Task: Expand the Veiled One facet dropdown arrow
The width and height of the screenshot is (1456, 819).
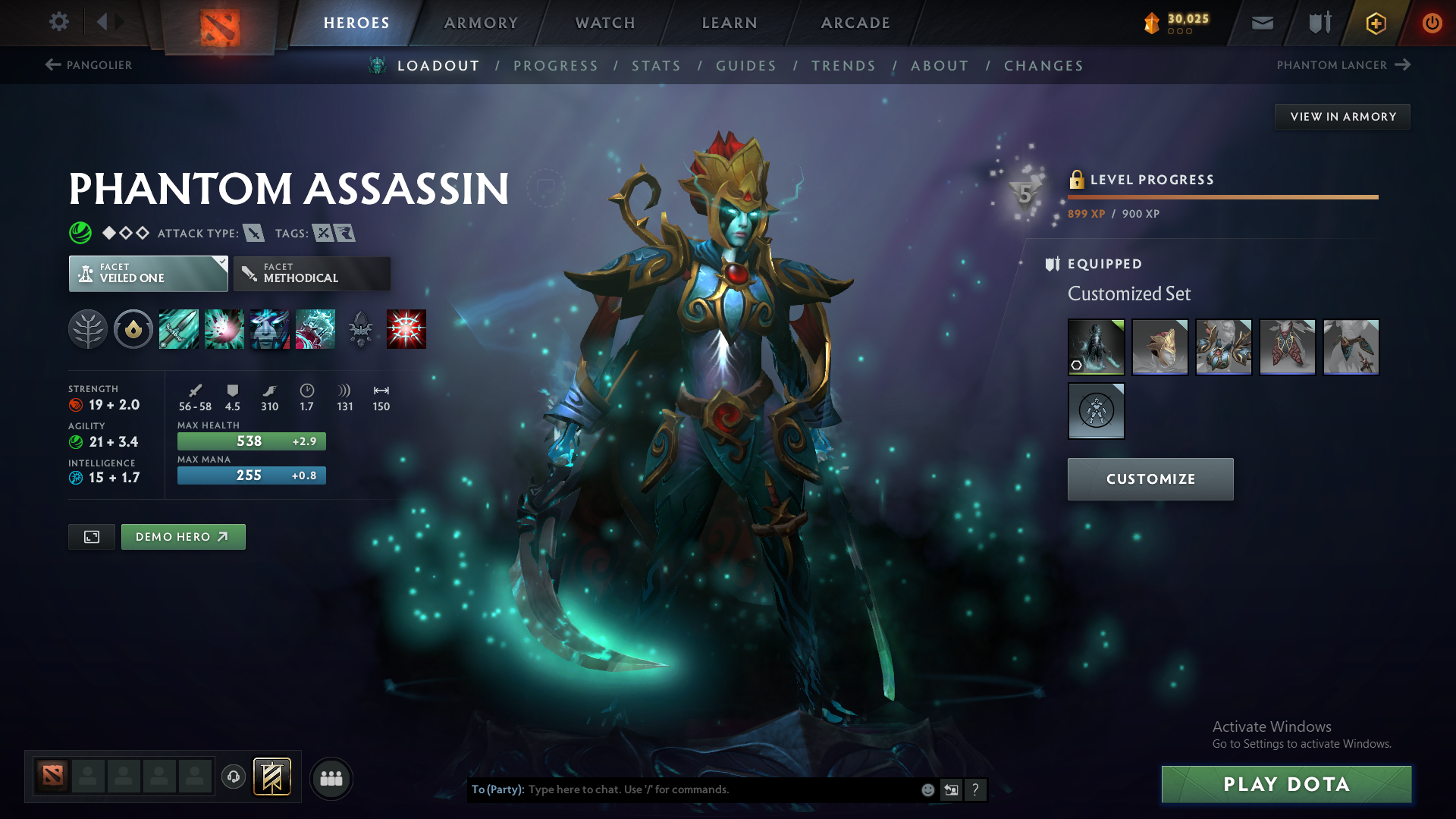Action: pyautogui.click(x=221, y=263)
